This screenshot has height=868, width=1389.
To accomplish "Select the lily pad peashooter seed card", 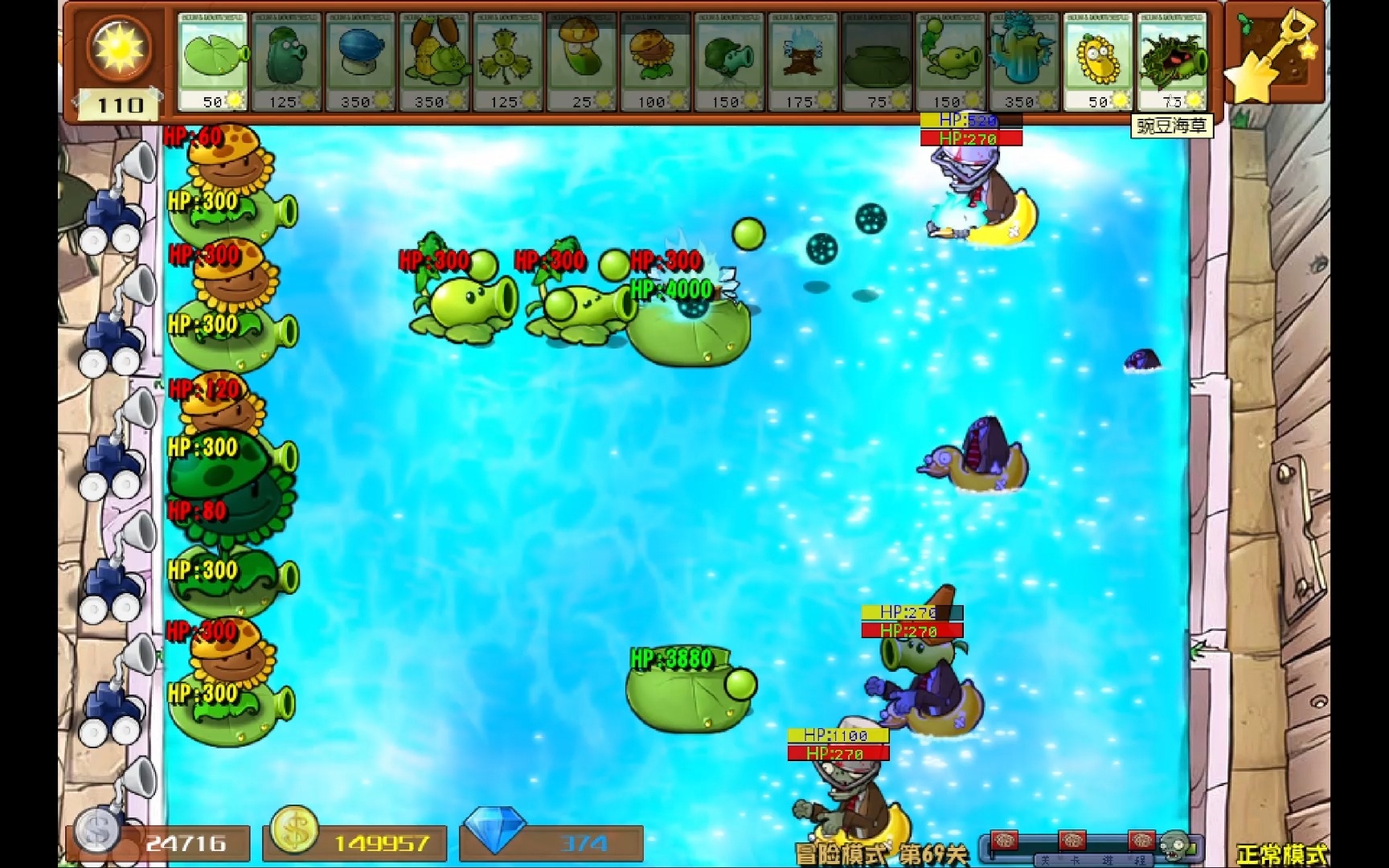I will [212, 61].
